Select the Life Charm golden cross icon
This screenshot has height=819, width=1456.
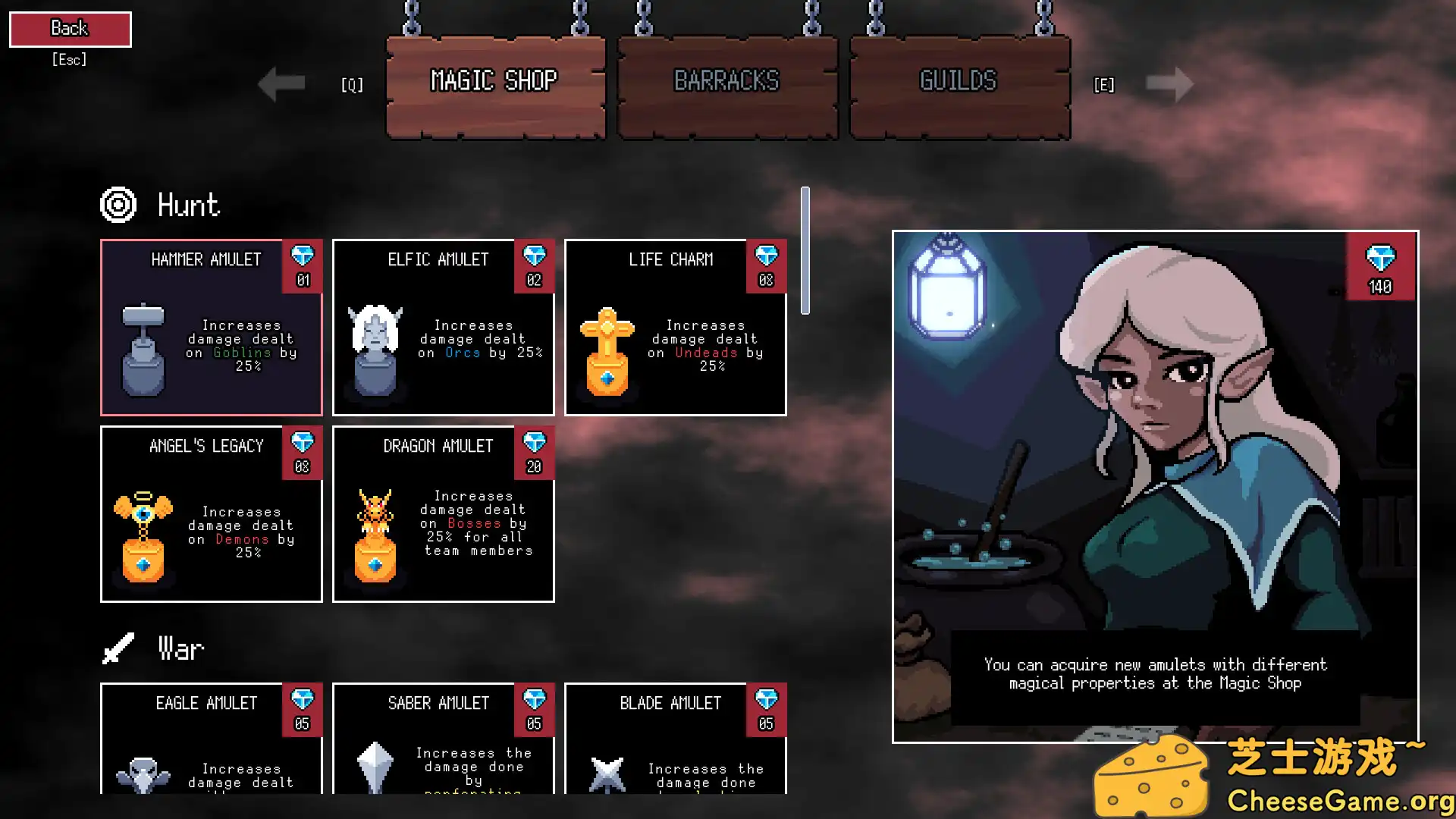pyautogui.click(x=607, y=353)
